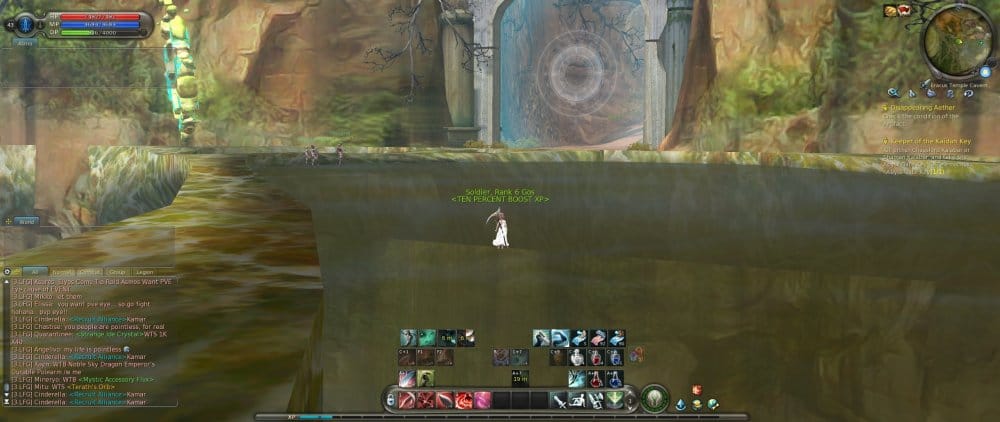Toggle the hotbar lock icon
Screen dimensions: 1000x422
click(x=388, y=400)
